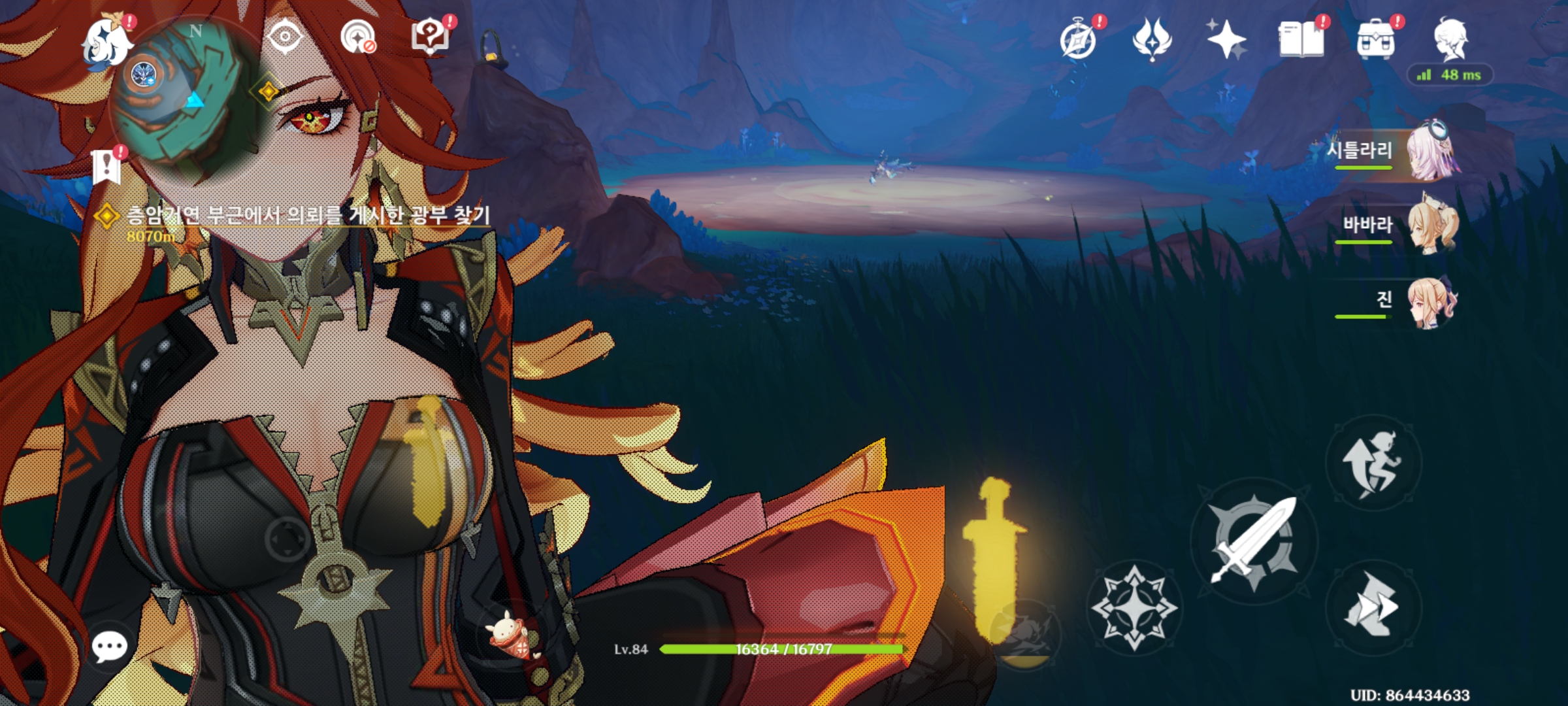This screenshot has height=706, width=1568.
Task: Open the chat speech bubble
Action: pos(109,647)
